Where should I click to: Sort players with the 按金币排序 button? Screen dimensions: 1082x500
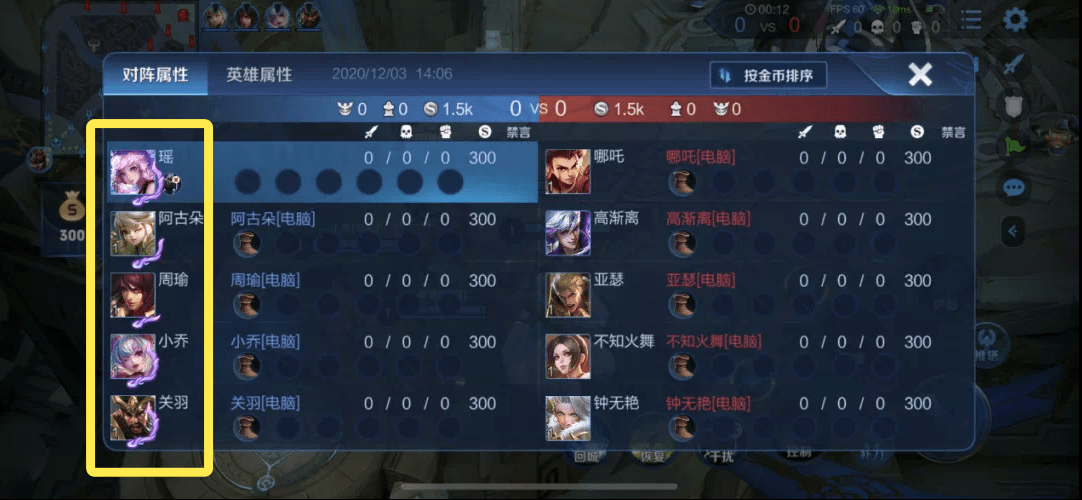(768, 76)
